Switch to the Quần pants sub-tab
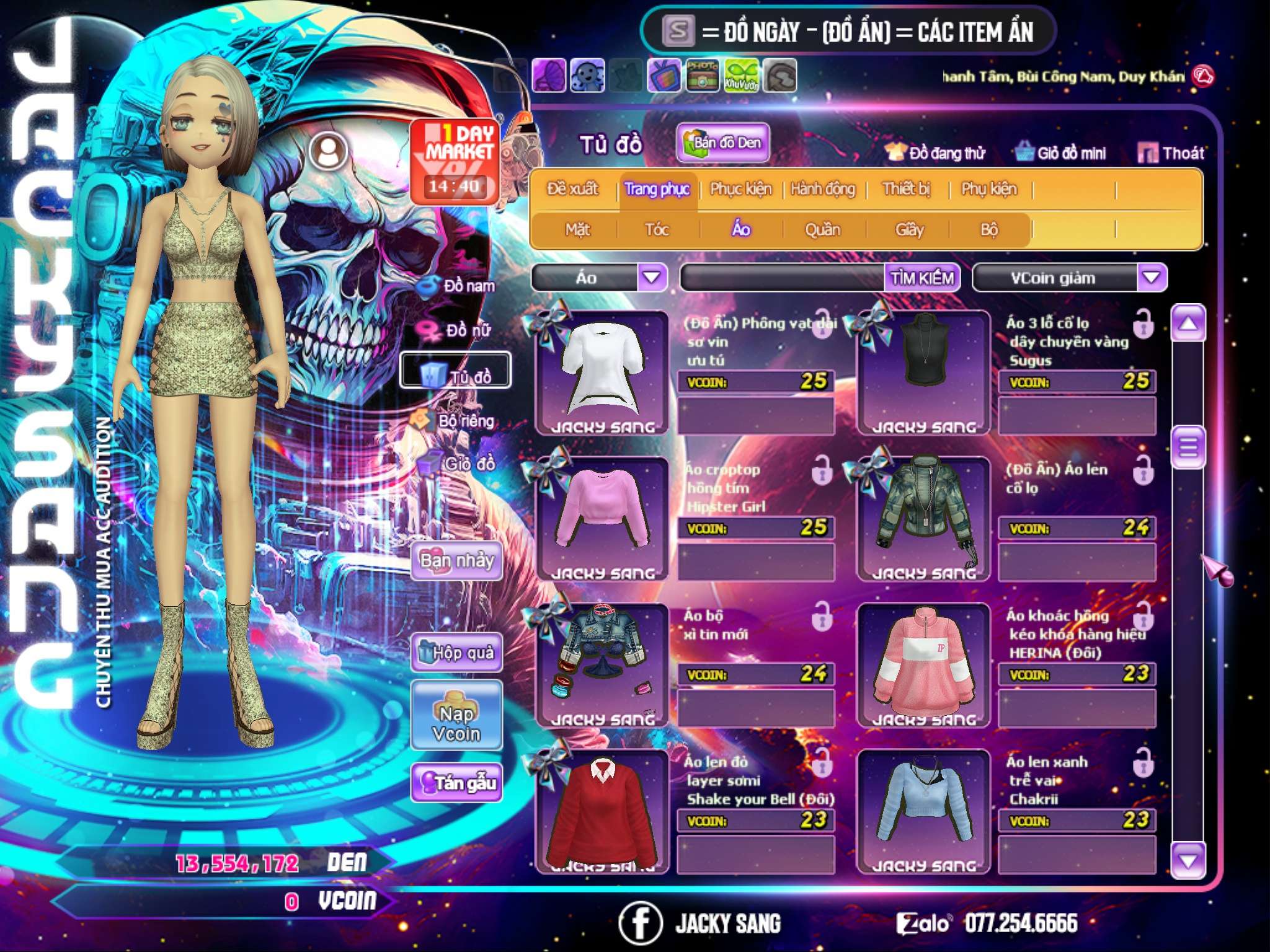Screen dimensions: 1270x952 [822, 230]
